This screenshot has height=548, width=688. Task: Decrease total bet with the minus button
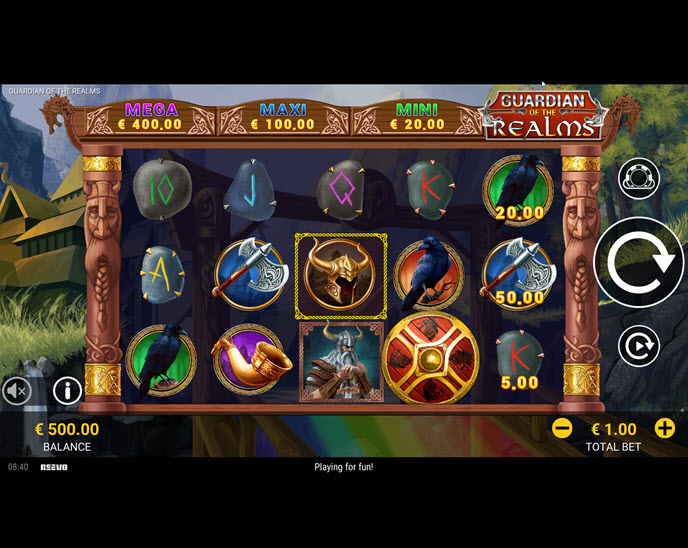click(x=562, y=428)
